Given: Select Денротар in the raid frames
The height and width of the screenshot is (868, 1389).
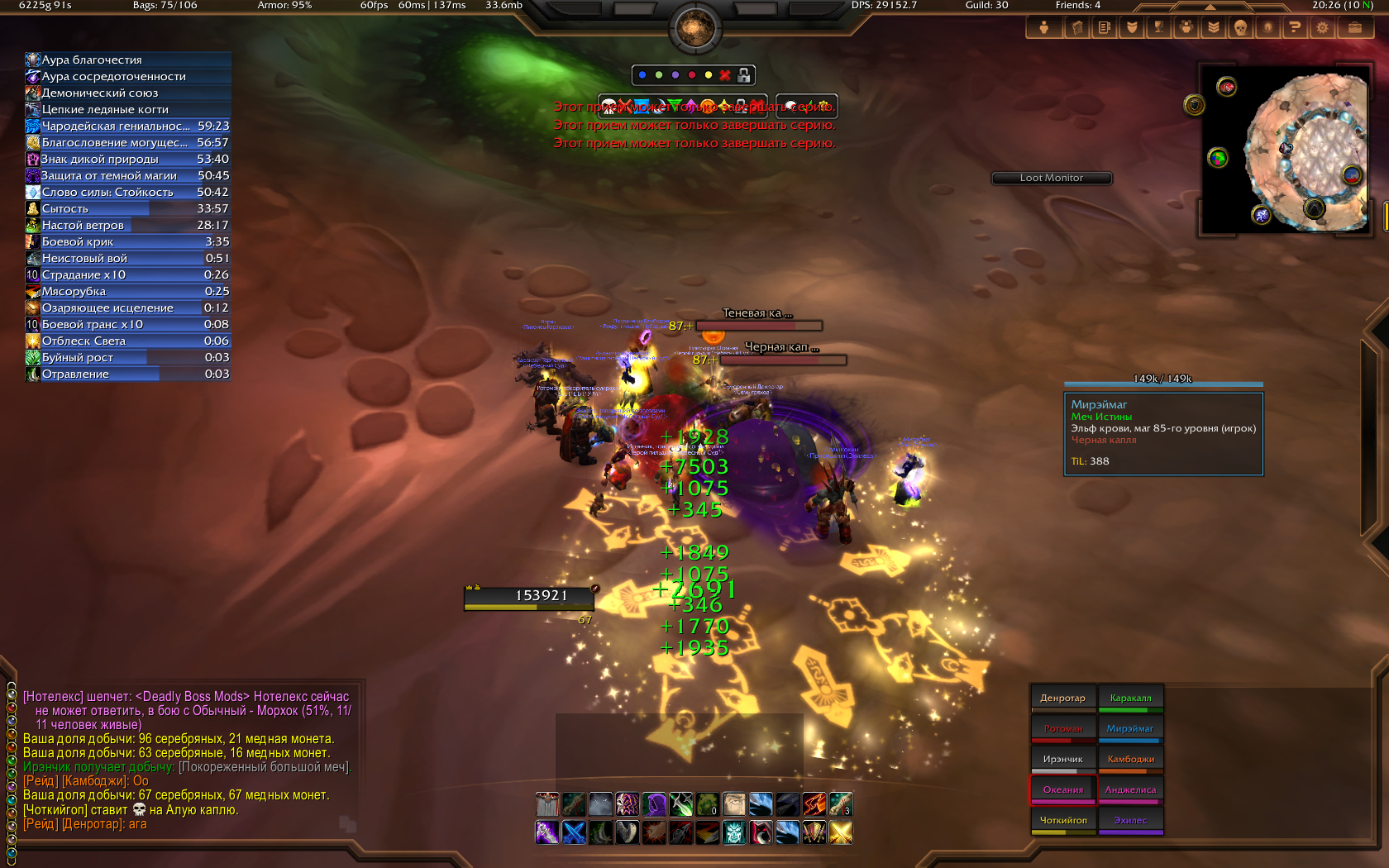Looking at the screenshot, I should (1062, 699).
